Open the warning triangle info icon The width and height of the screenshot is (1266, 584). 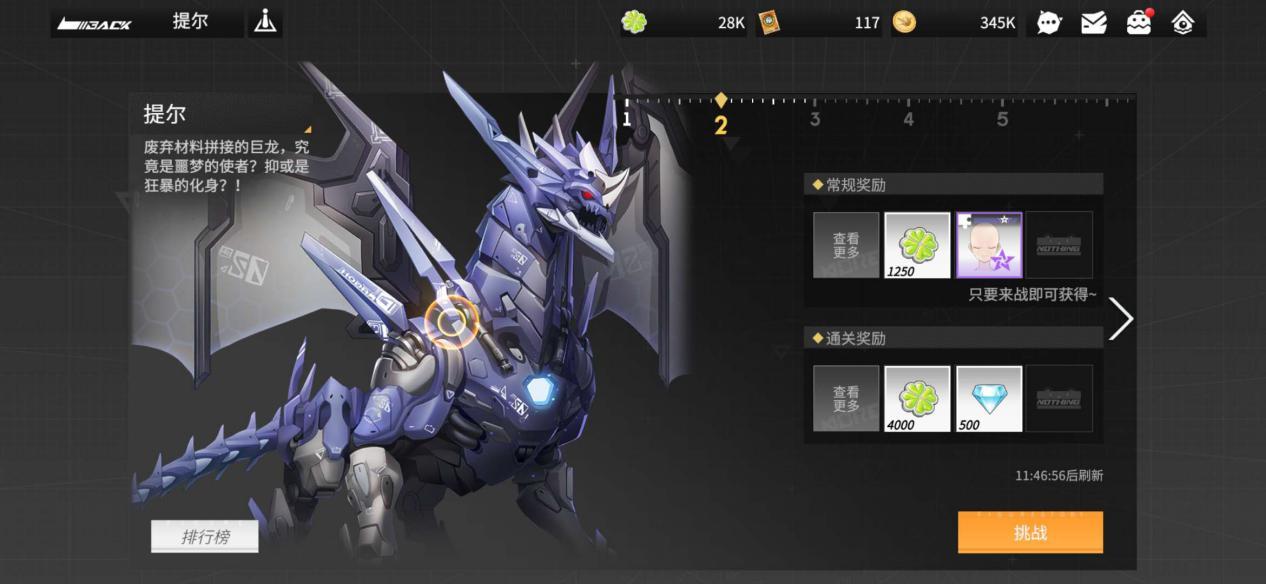coord(265,21)
